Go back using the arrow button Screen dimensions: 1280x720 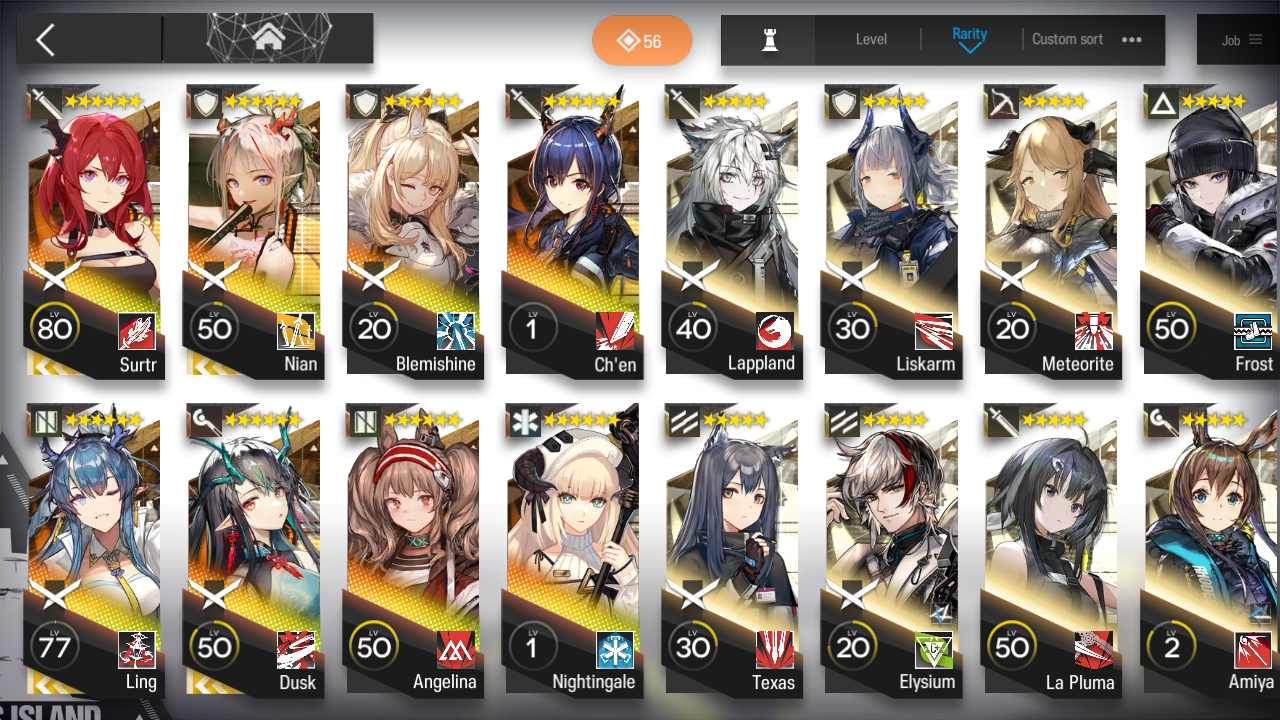46,40
